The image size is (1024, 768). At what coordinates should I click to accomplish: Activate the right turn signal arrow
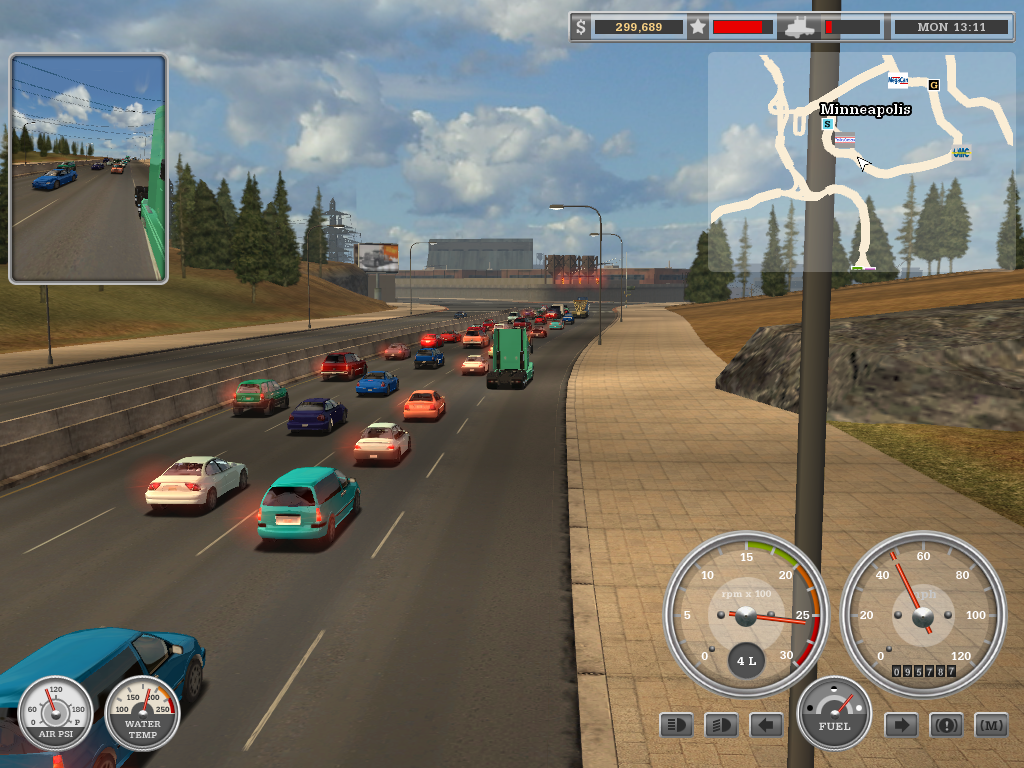tap(901, 724)
